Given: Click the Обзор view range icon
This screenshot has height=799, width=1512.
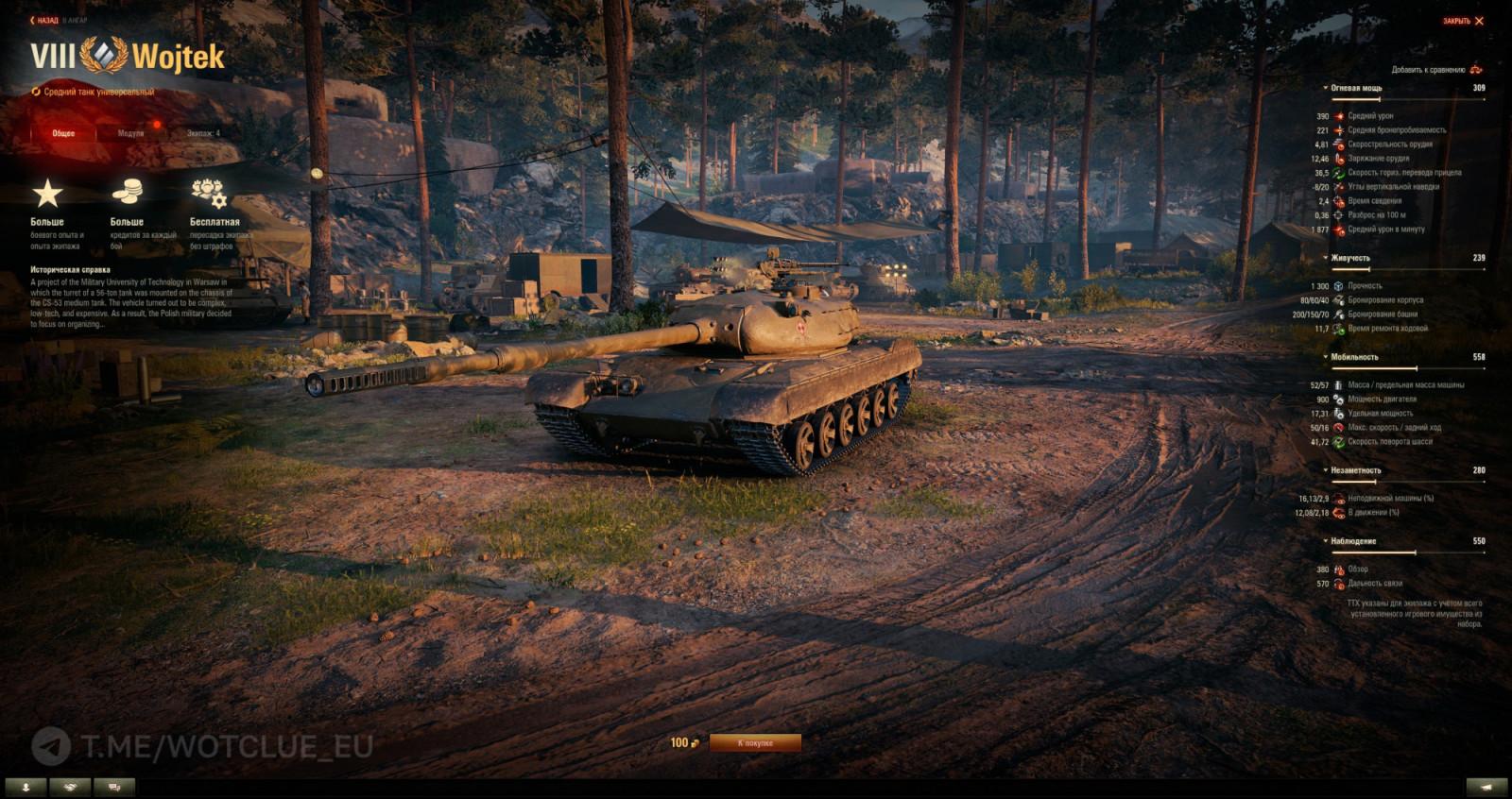Looking at the screenshot, I should point(1342,568).
